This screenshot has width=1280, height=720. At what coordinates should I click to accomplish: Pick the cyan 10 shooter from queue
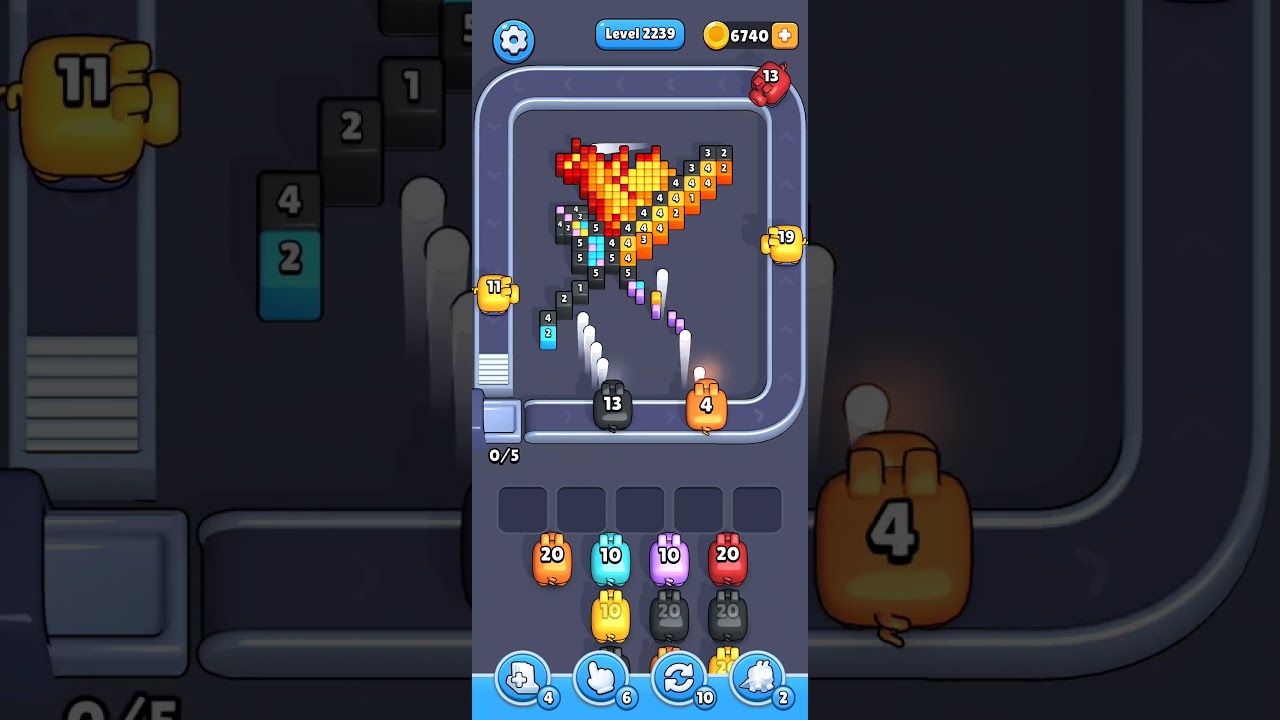pyautogui.click(x=608, y=558)
